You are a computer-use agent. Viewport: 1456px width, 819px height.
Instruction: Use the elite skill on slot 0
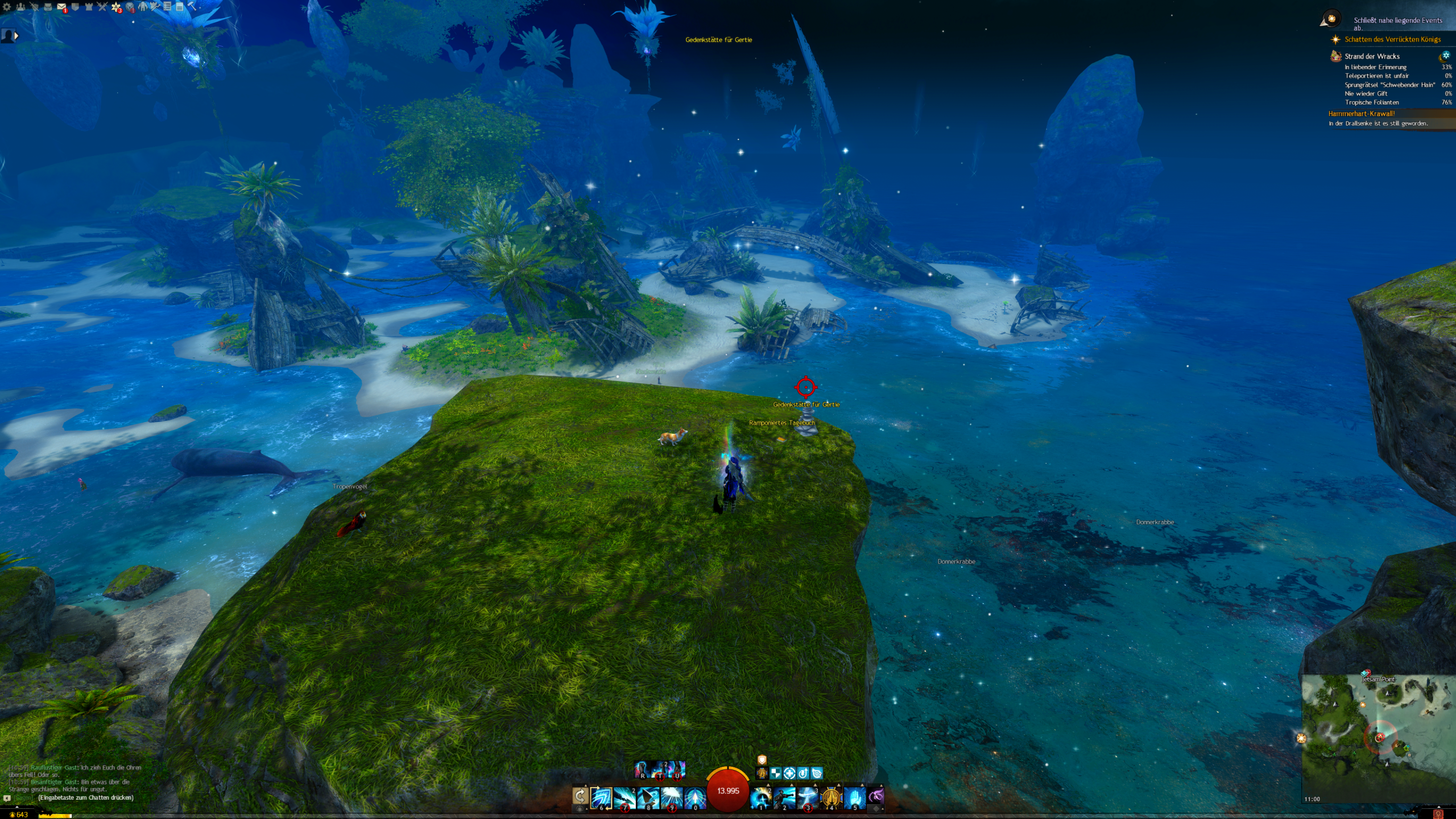pyautogui.click(x=694, y=798)
